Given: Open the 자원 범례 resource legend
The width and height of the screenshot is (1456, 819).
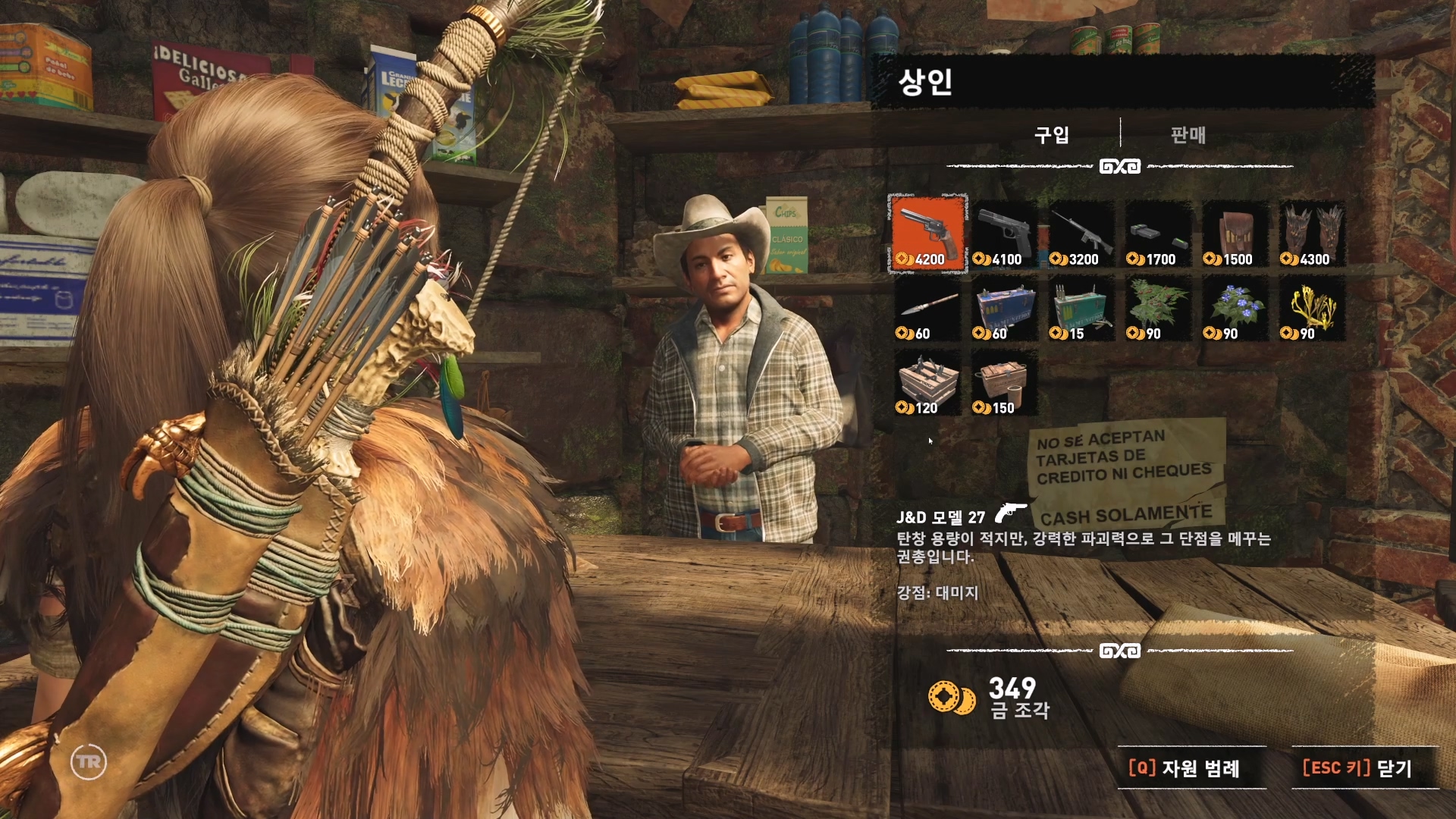Looking at the screenshot, I should [x=1185, y=768].
